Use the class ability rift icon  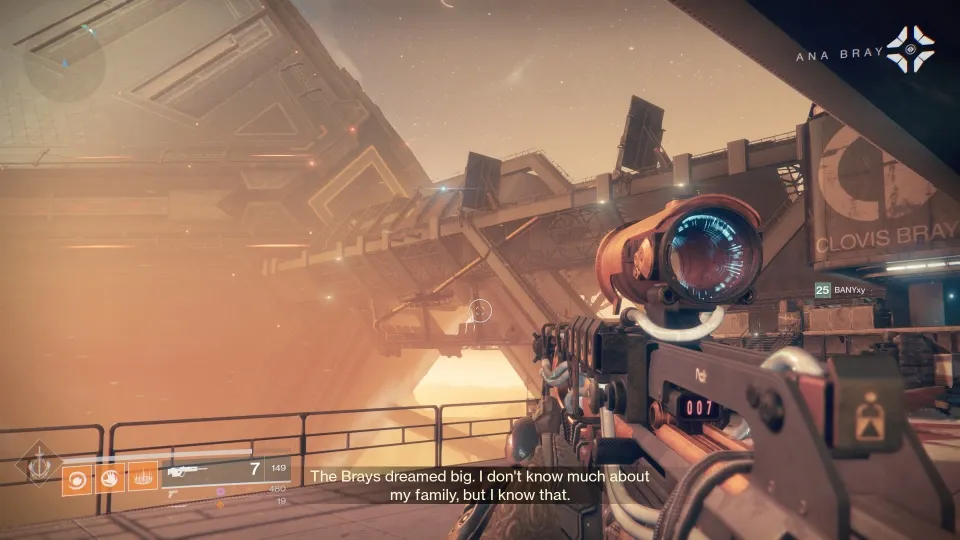pyautogui.click(x=143, y=479)
